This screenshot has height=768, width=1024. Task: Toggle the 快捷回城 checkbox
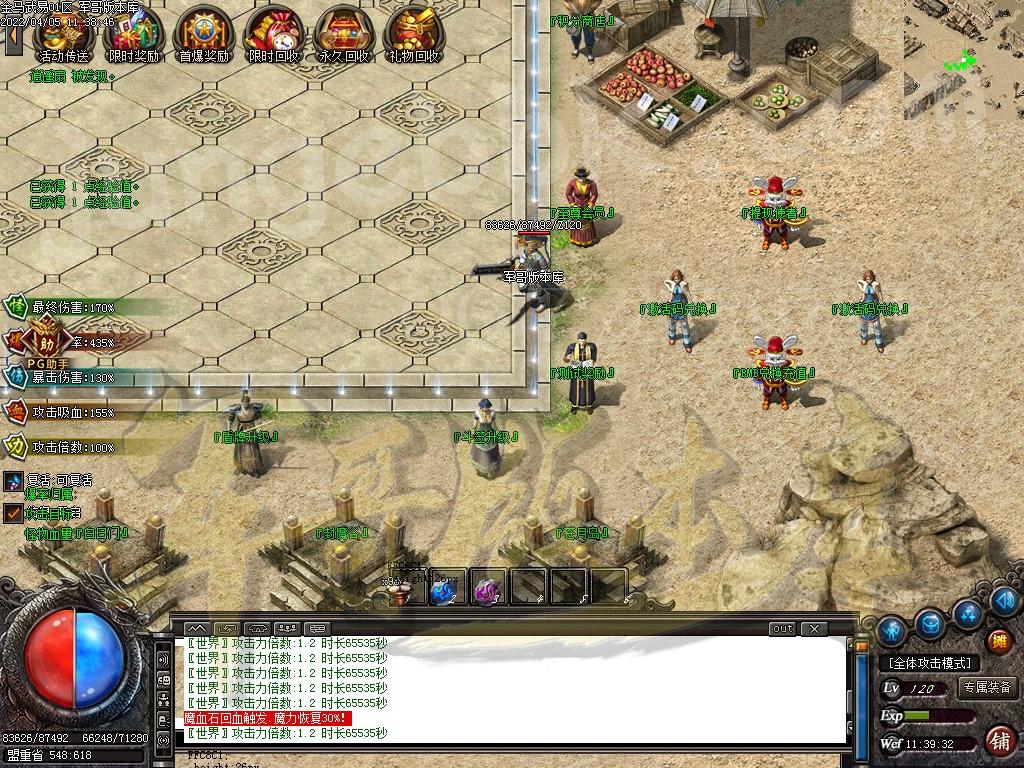(13, 513)
